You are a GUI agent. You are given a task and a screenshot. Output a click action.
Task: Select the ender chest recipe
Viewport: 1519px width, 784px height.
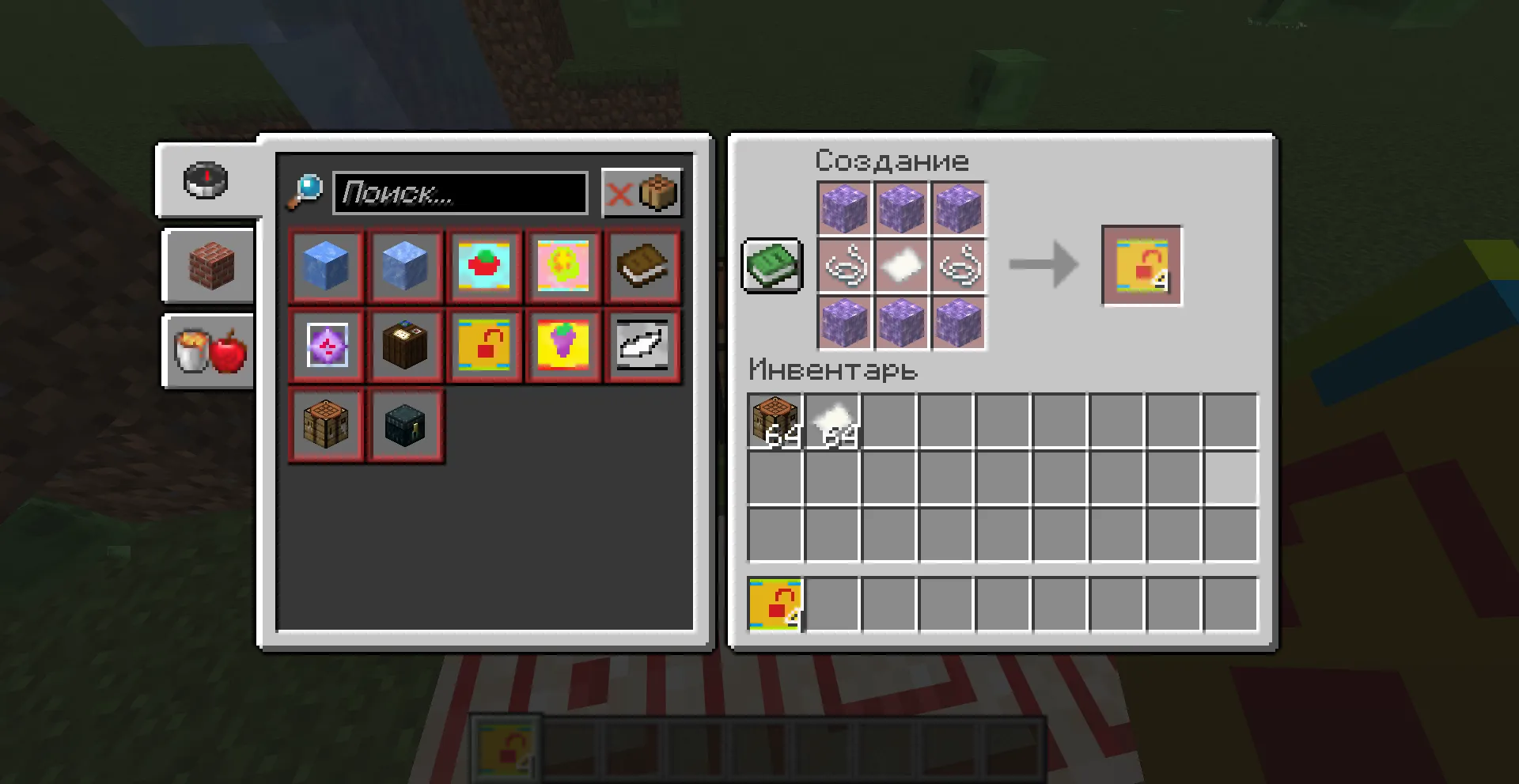[x=405, y=425]
